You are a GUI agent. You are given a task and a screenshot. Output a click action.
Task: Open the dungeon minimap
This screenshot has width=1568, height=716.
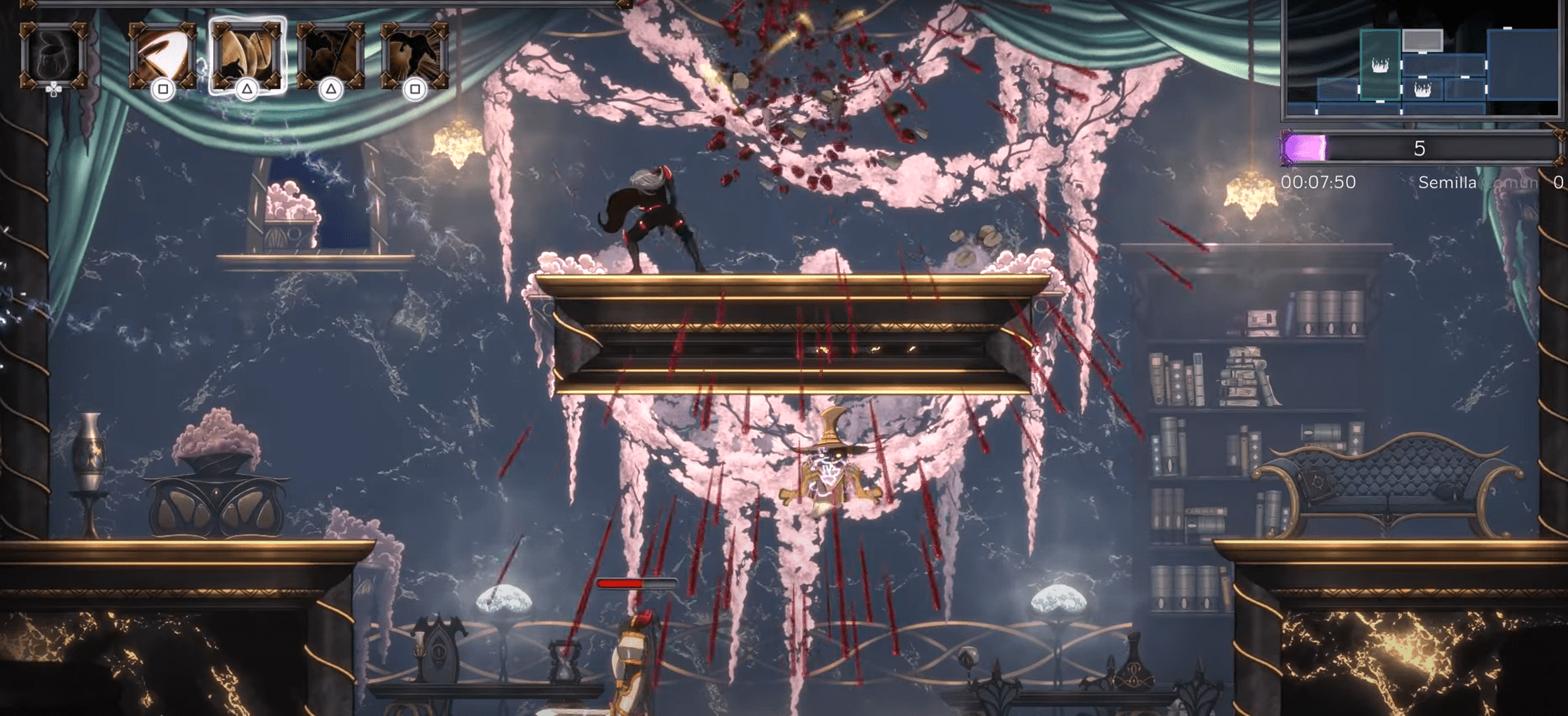pyautogui.click(x=1421, y=59)
